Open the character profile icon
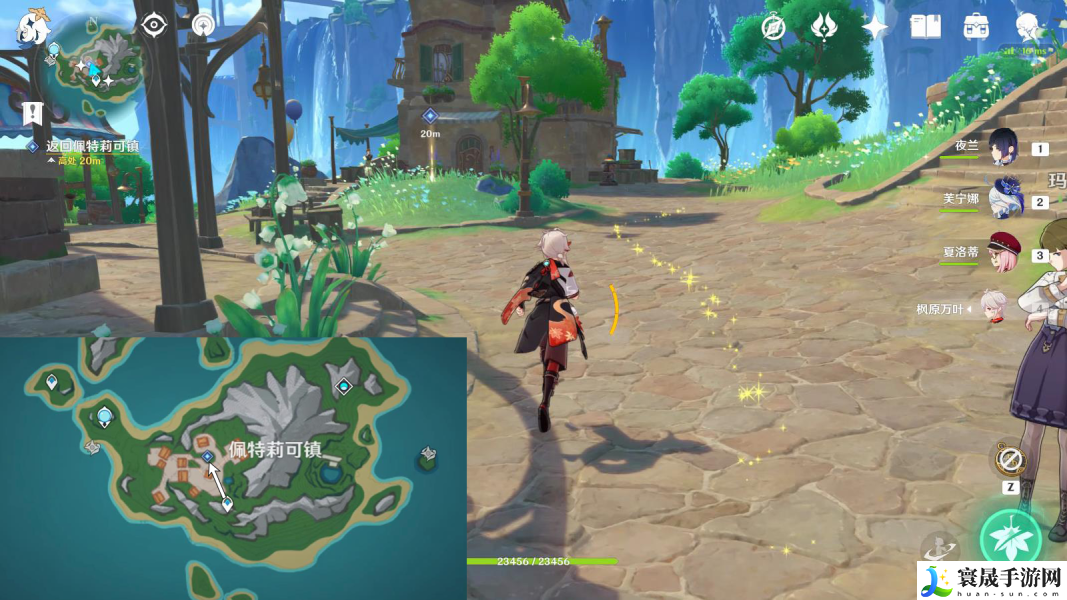The width and height of the screenshot is (1067, 600). (x=1027, y=27)
